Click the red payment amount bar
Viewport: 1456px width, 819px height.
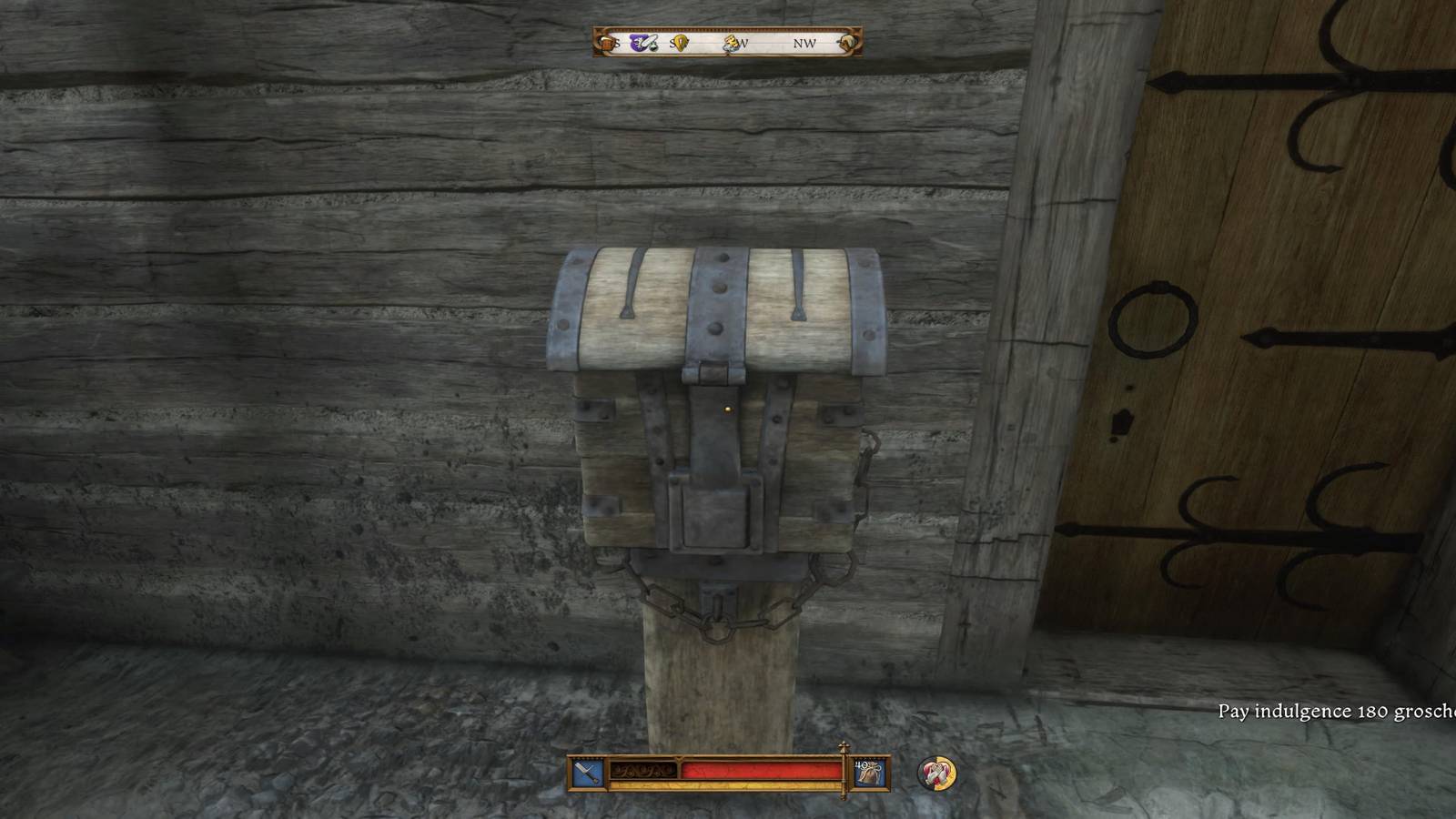click(x=761, y=770)
